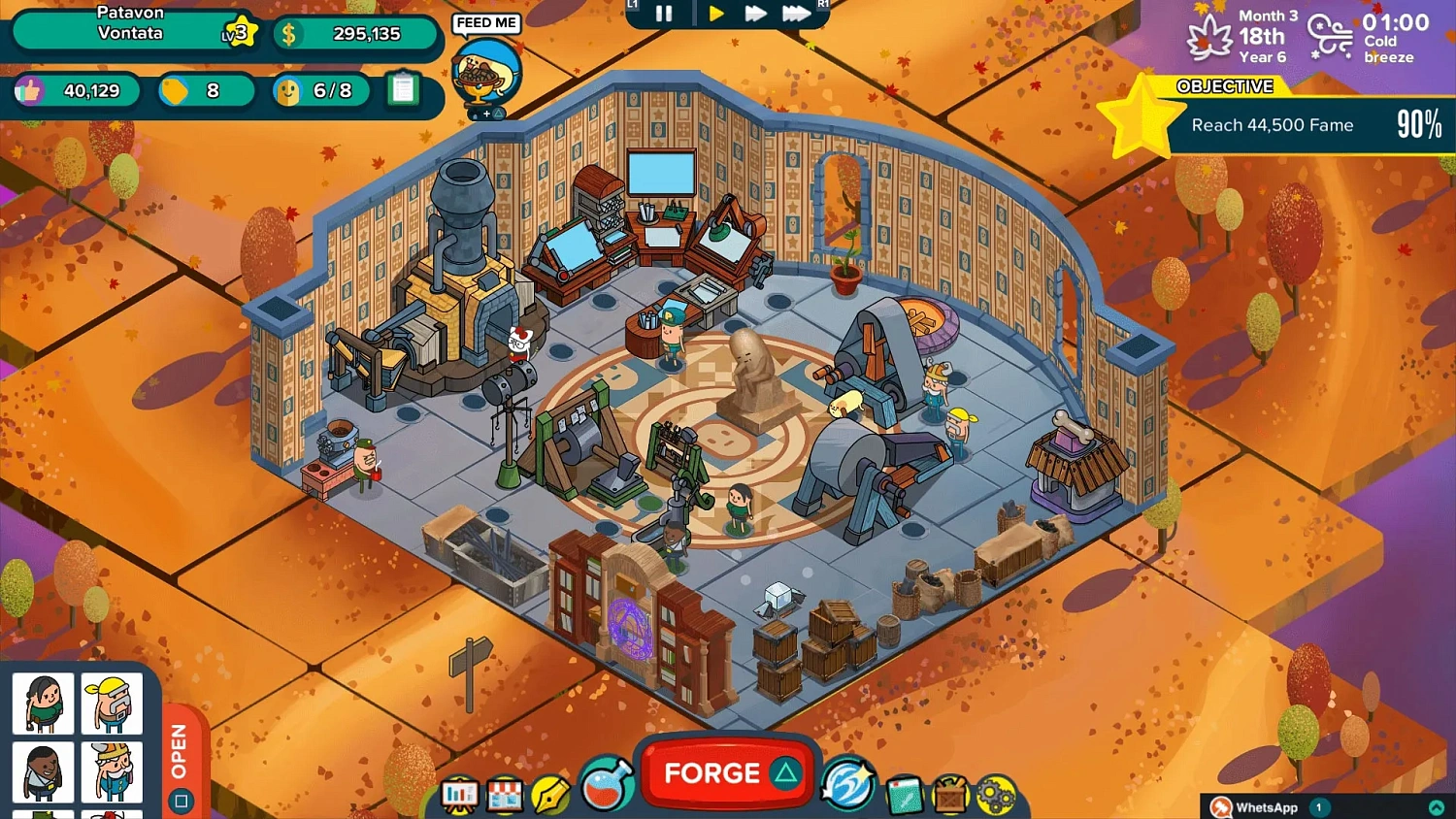Open the potion flask crafting menu

pos(604,788)
